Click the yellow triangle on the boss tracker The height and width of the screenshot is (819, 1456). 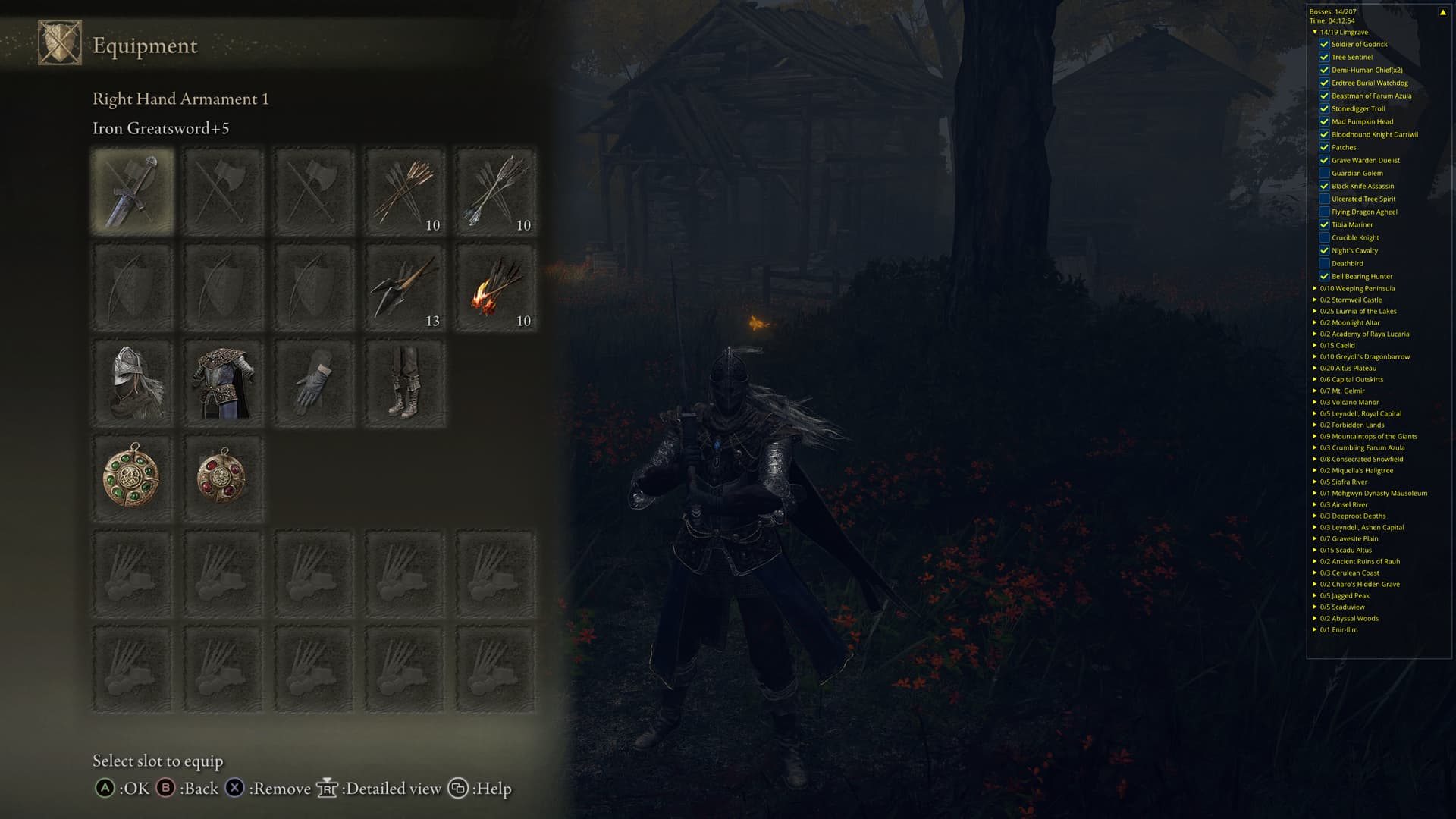coord(1442,12)
